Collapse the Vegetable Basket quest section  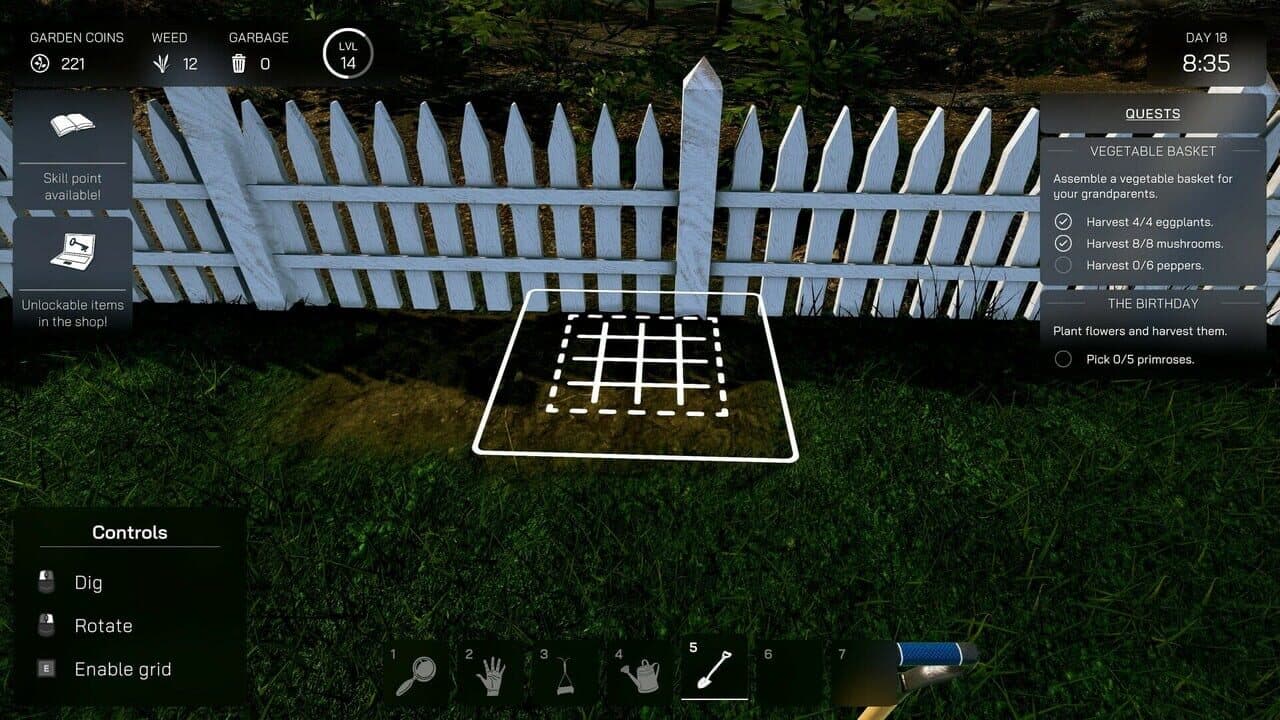click(x=1152, y=151)
